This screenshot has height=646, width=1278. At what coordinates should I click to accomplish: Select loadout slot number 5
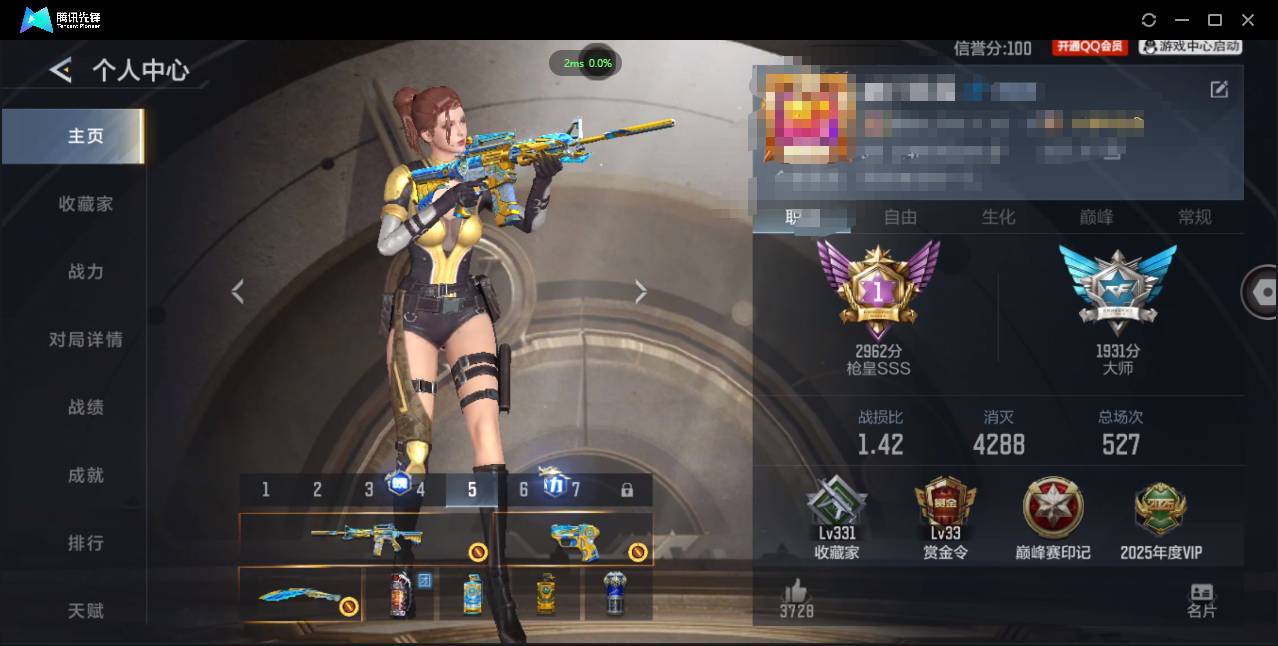point(472,490)
